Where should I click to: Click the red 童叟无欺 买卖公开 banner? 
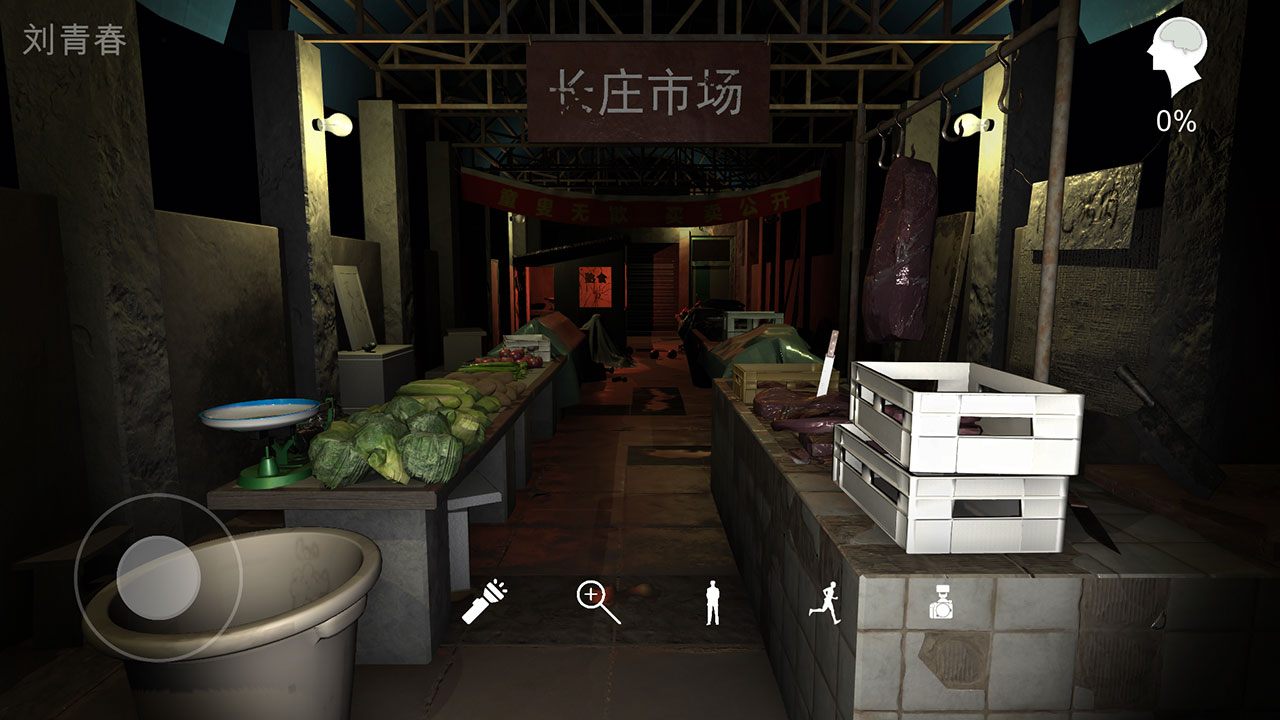tap(643, 198)
